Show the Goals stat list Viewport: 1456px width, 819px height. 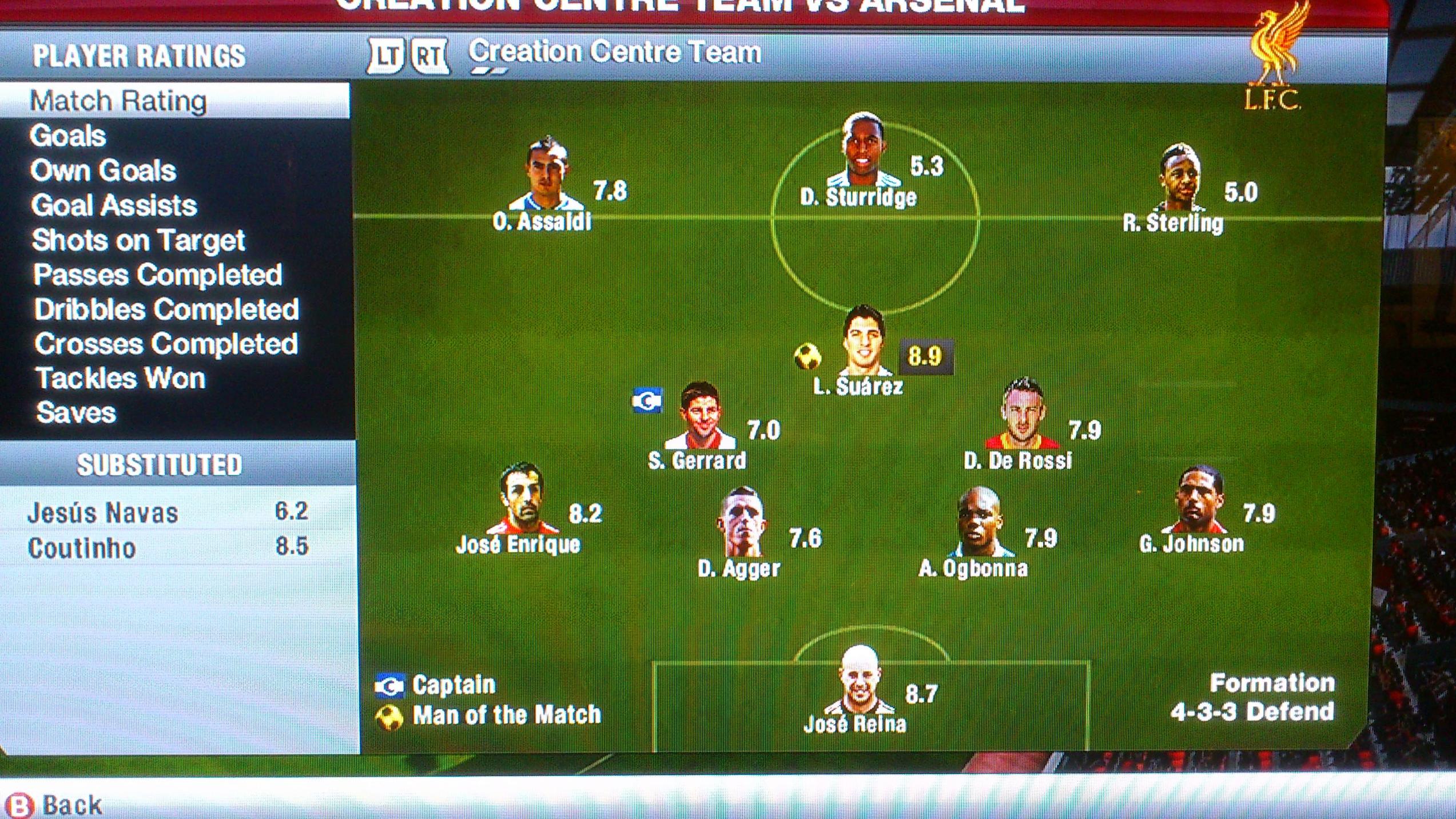coord(68,136)
